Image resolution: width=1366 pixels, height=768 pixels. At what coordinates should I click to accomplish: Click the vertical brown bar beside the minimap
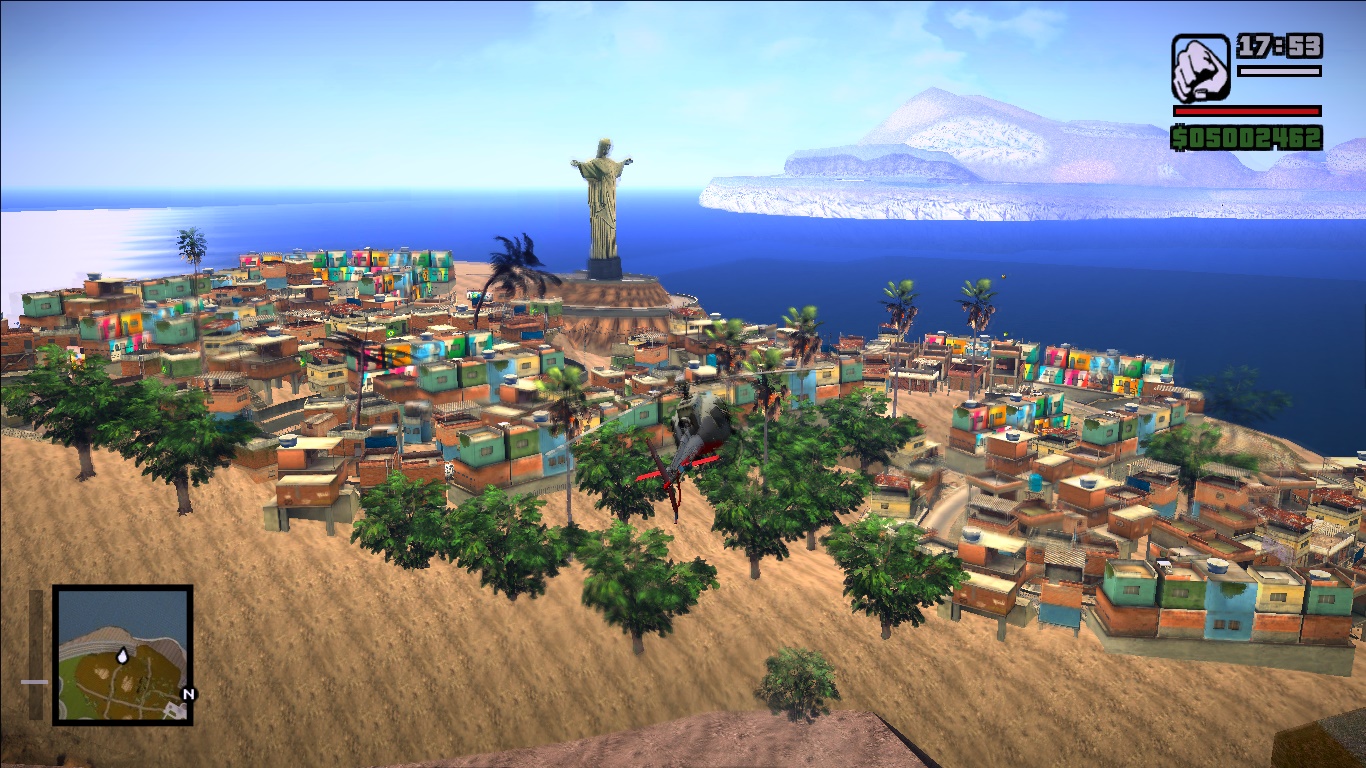coord(37,655)
